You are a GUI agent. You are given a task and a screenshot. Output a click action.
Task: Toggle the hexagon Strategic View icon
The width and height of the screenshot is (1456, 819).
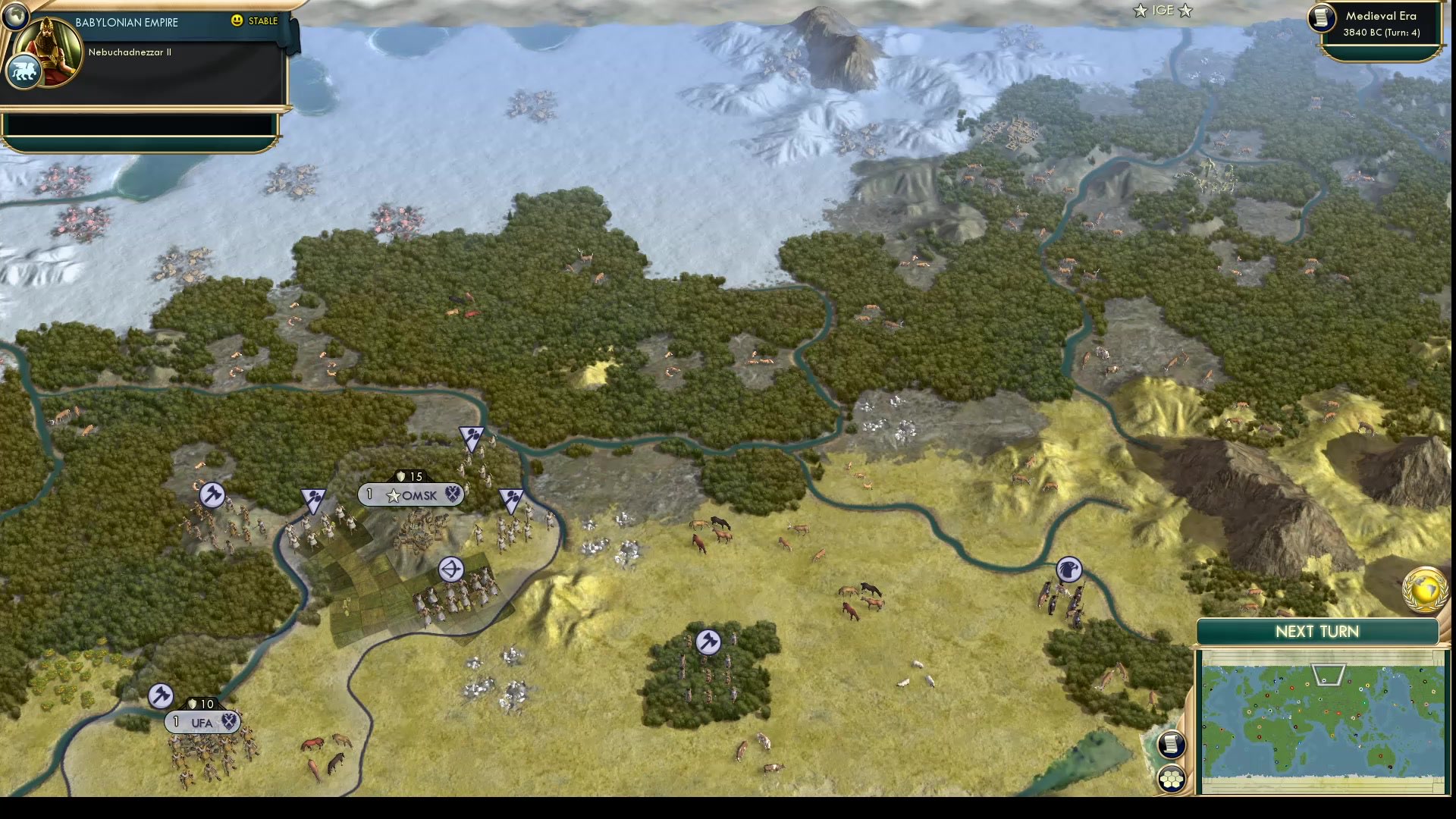tap(1171, 777)
